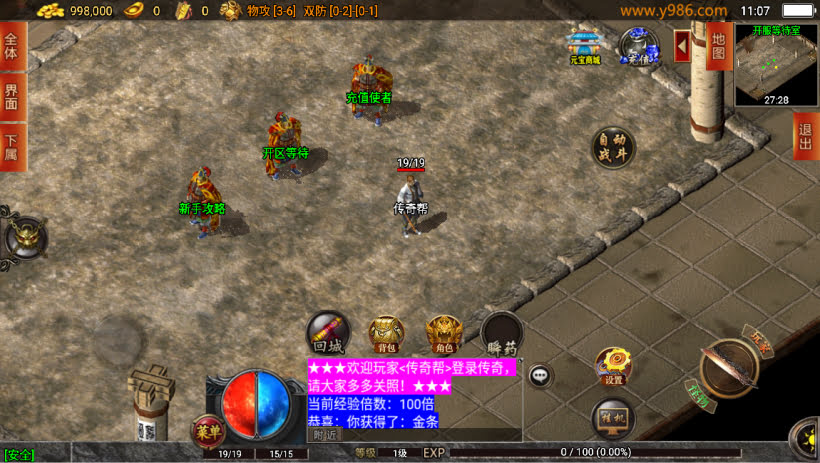This screenshot has width=820, height=463.
Task: Select the 下属 tab
Action: coord(12,147)
